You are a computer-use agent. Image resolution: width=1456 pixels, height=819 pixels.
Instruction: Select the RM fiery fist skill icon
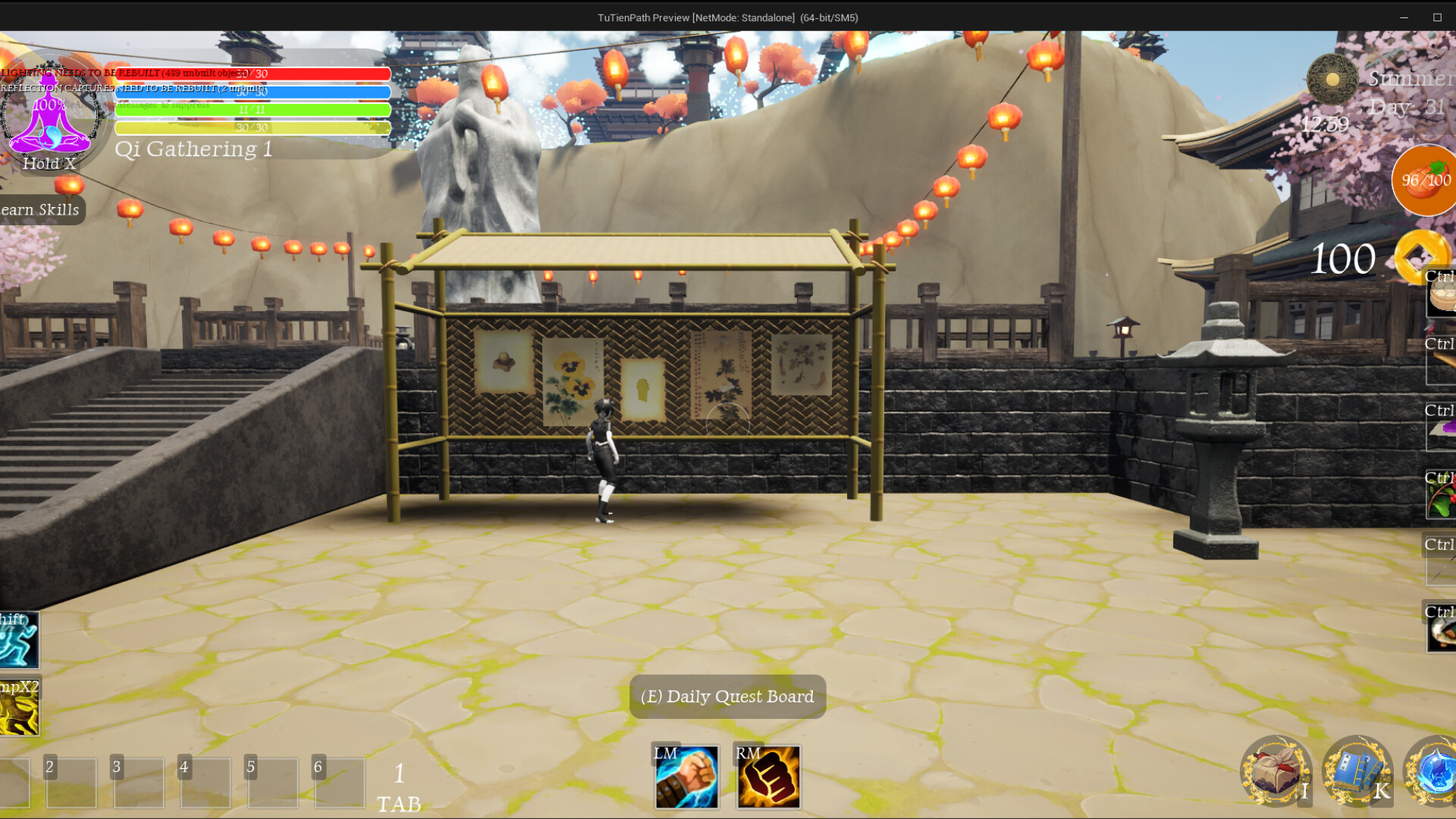(x=768, y=777)
